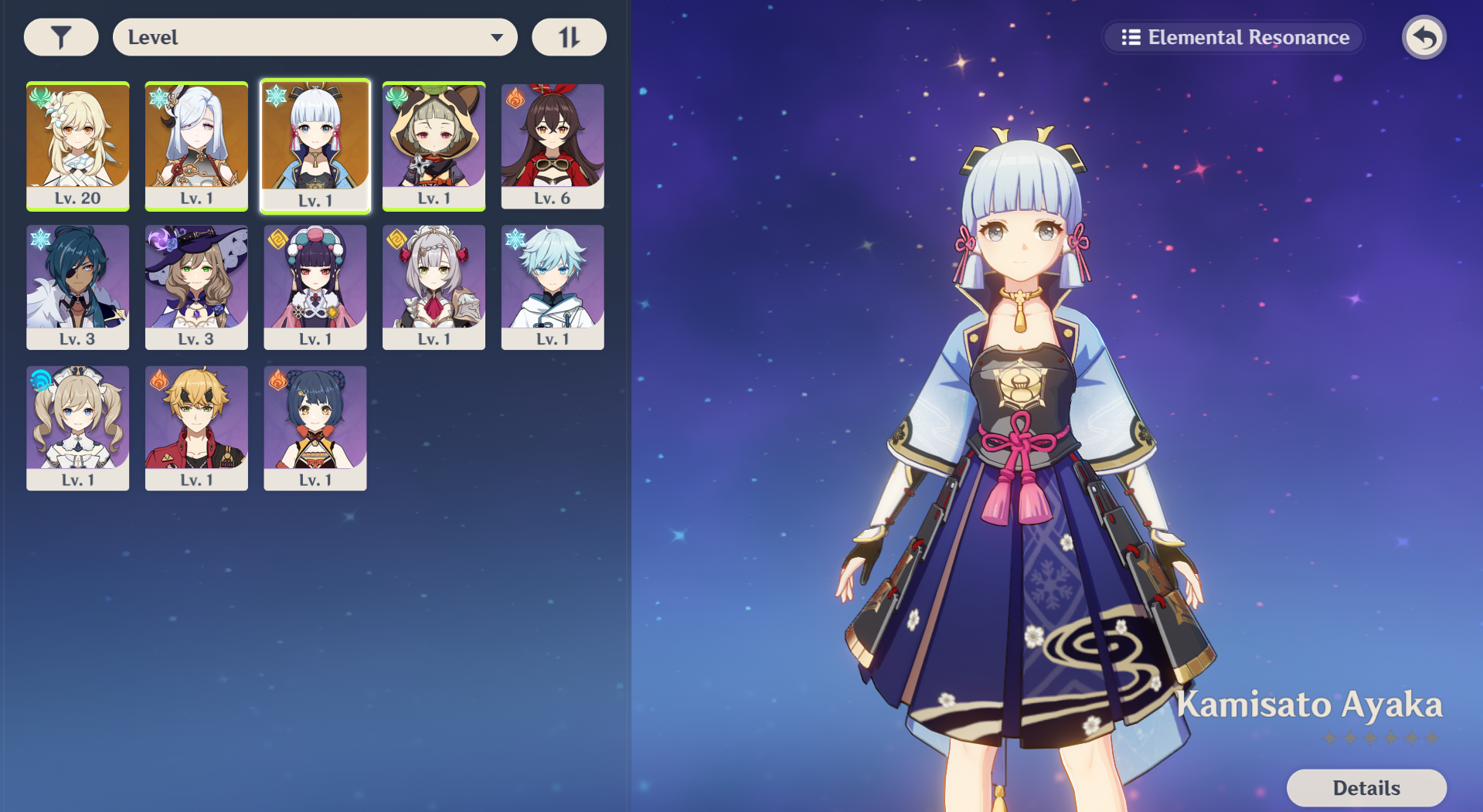Select Barbara's twin-tail character card
The height and width of the screenshot is (812, 1483).
78,427
